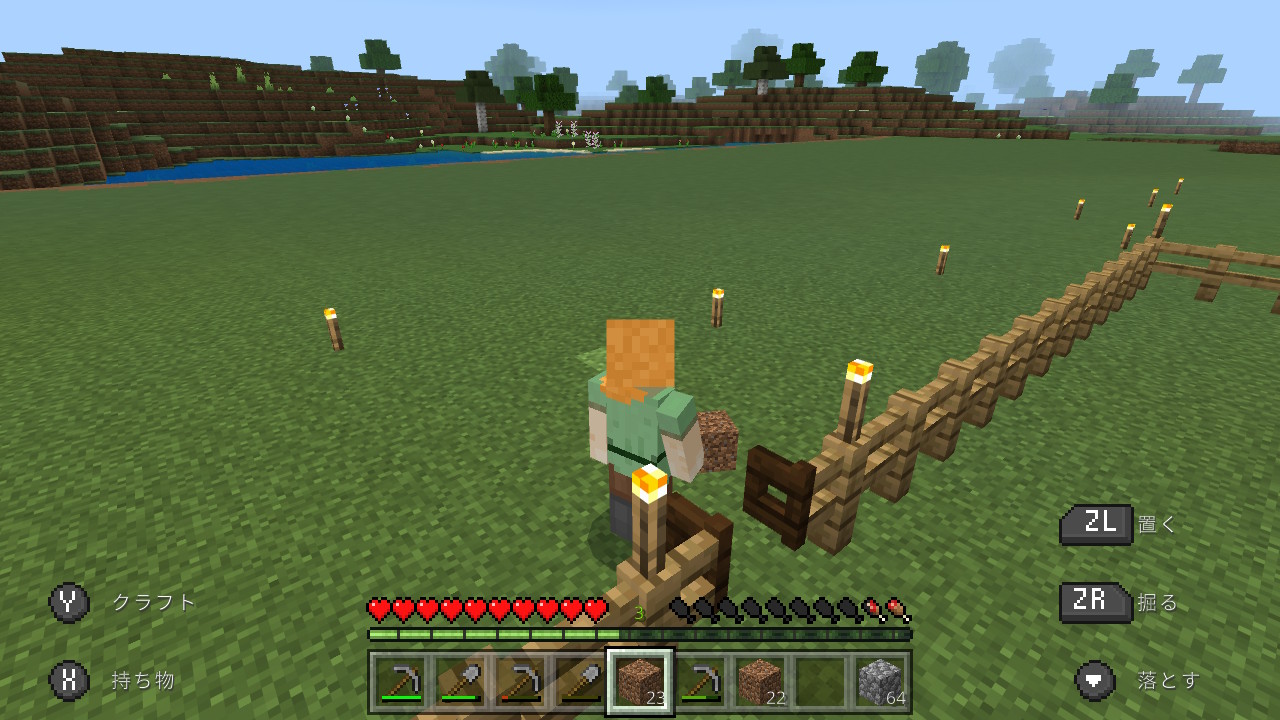Click the Y button icon beside クラフト
The height and width of the screenshot is (720, 1280).
(68, 603)
